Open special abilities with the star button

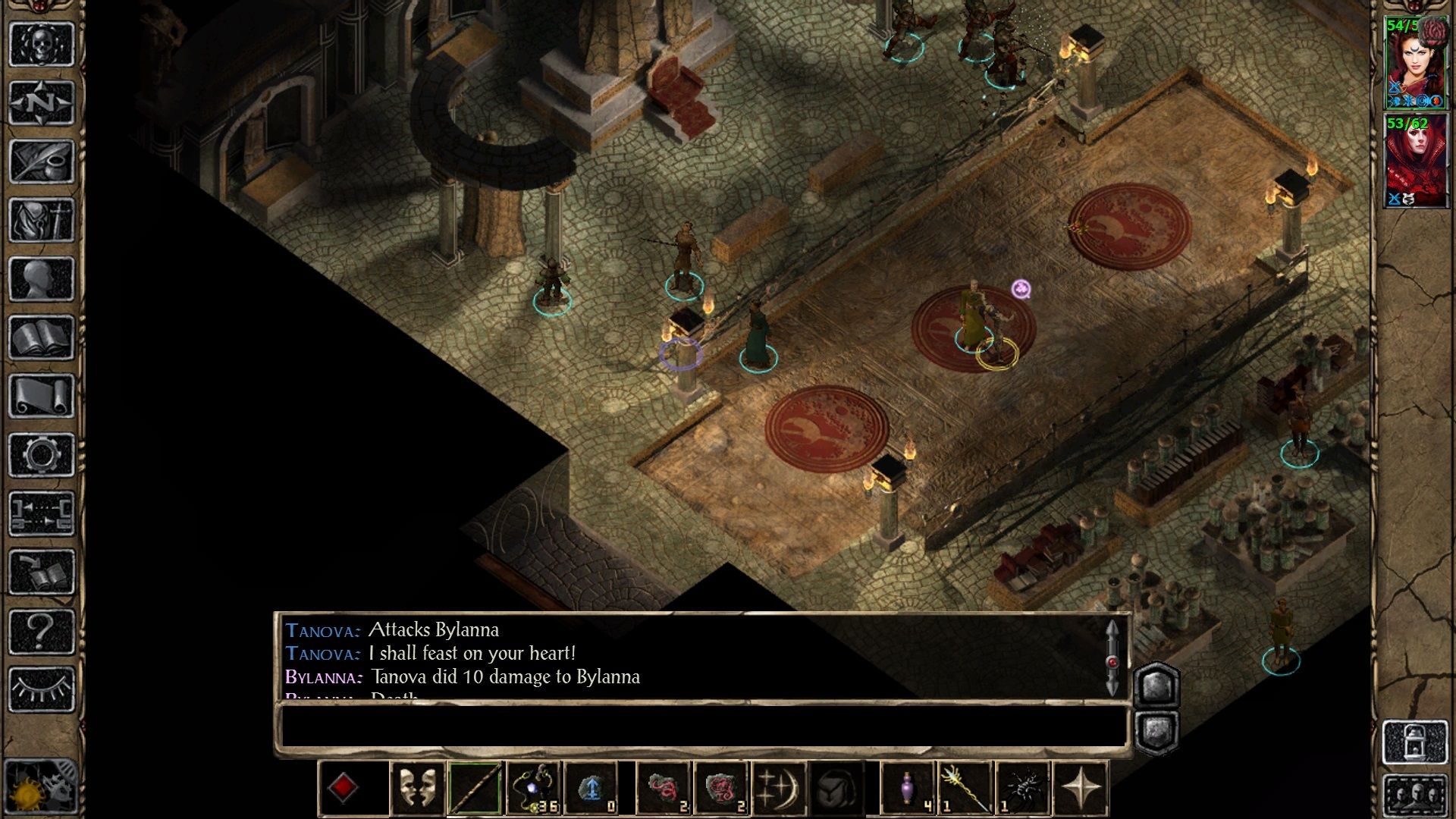[x=1081, y=788]
